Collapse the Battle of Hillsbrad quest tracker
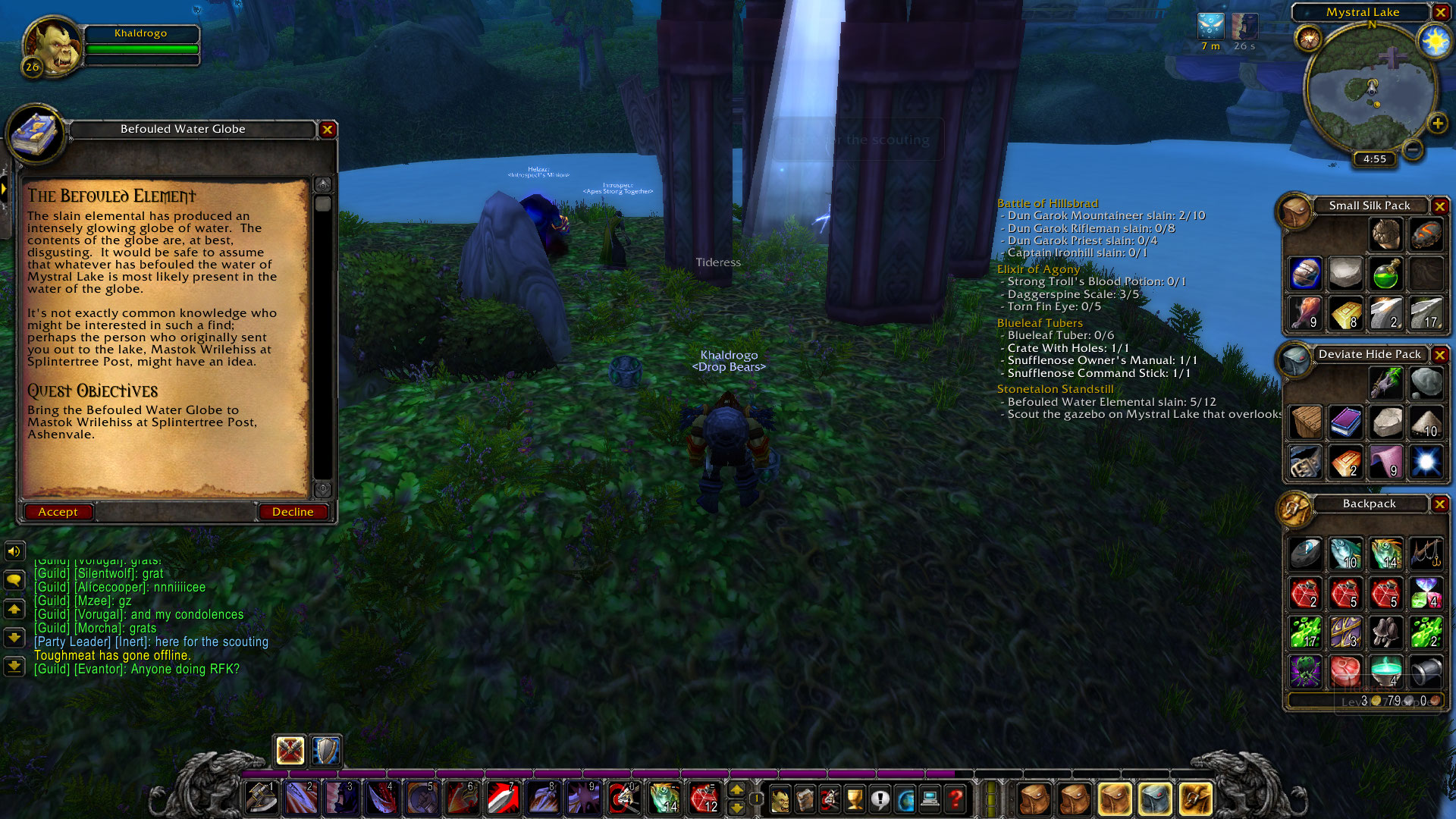 [1049, 203]
